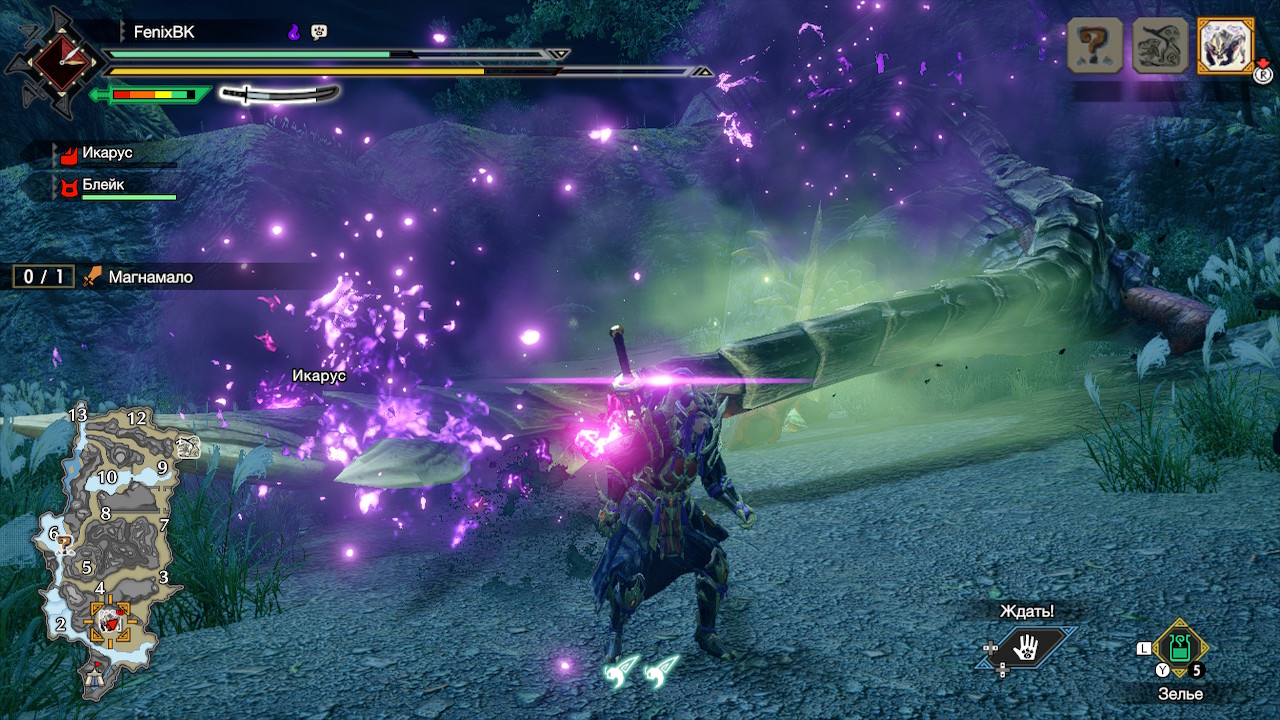Use the Зелье potion item slot

tap(1180, 649)
